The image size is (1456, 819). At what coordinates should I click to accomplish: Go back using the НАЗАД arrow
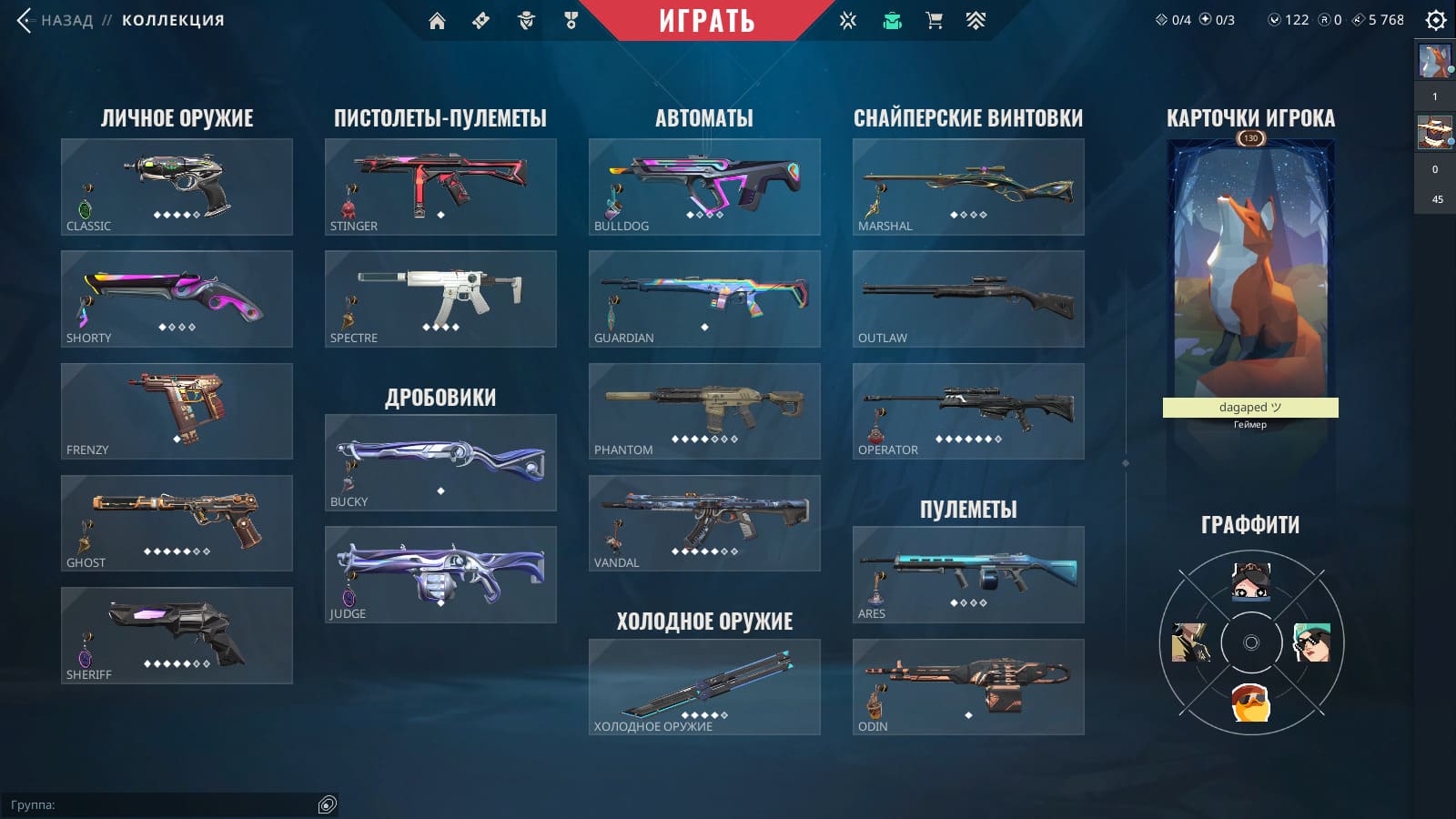(25, 20)
